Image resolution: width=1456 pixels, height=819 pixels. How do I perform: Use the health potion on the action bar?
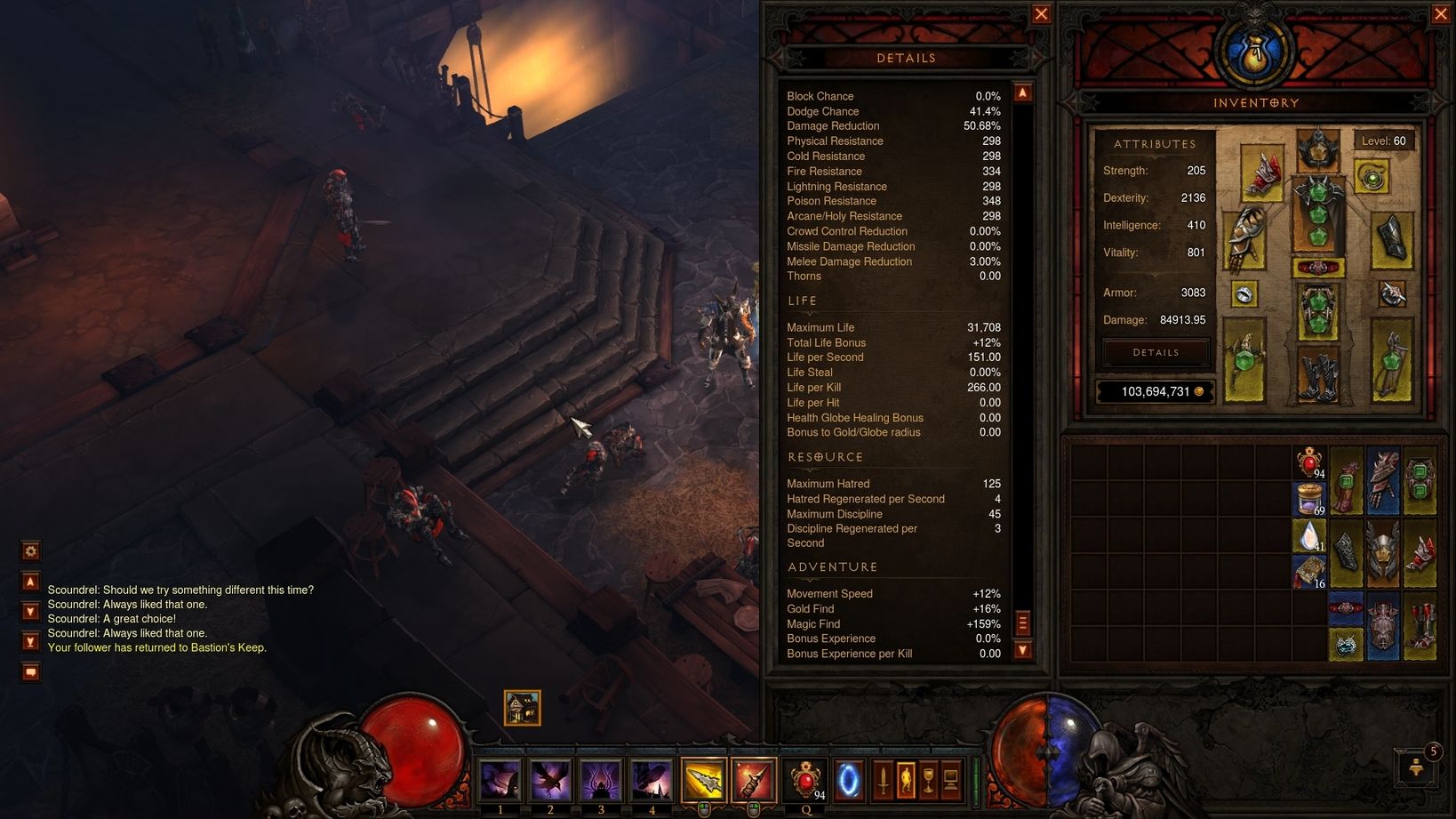(805, 780)
